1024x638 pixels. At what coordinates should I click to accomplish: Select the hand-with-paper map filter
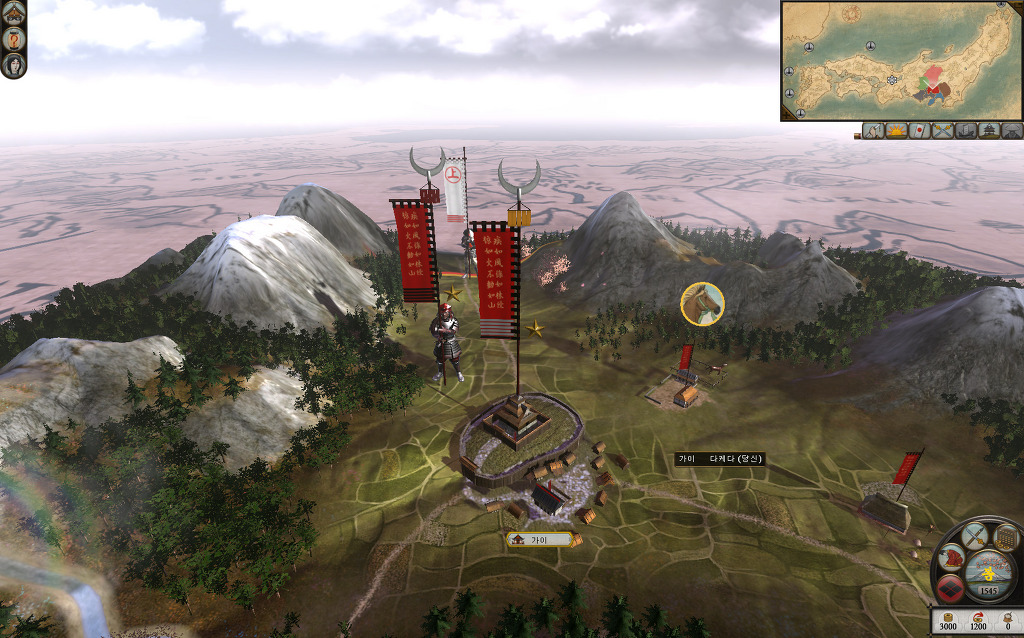coord(872,131)
